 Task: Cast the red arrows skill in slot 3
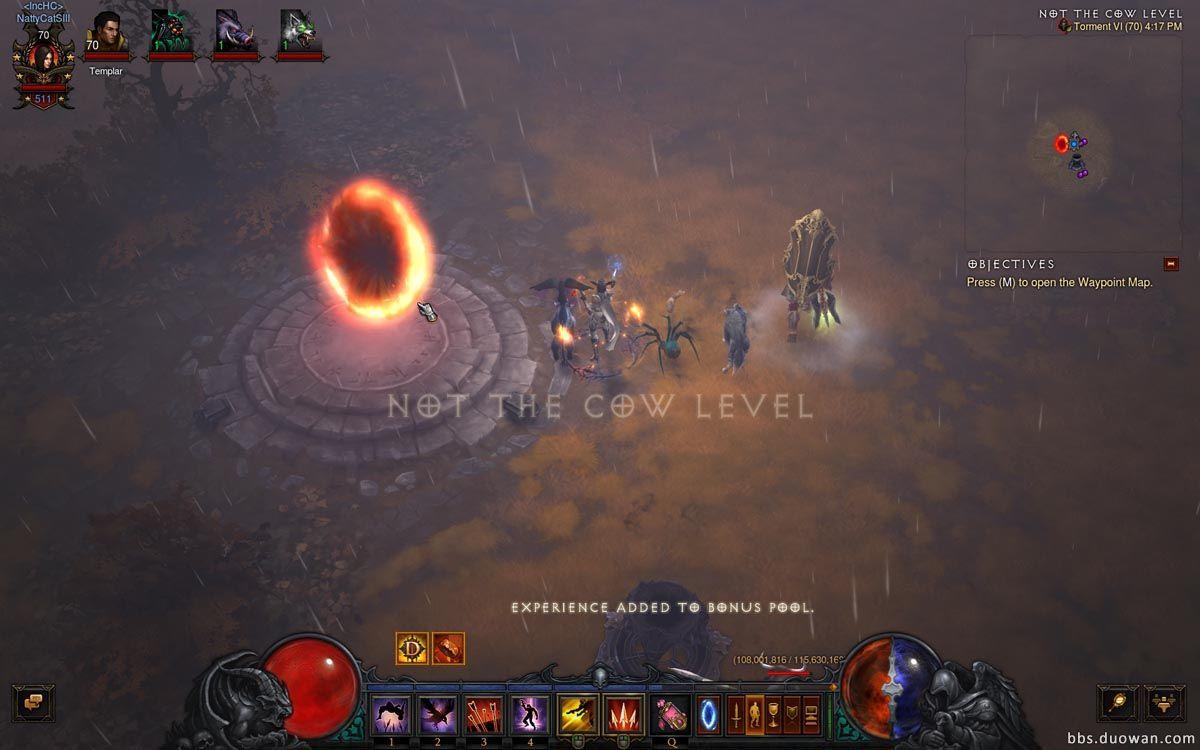(481, 714)
